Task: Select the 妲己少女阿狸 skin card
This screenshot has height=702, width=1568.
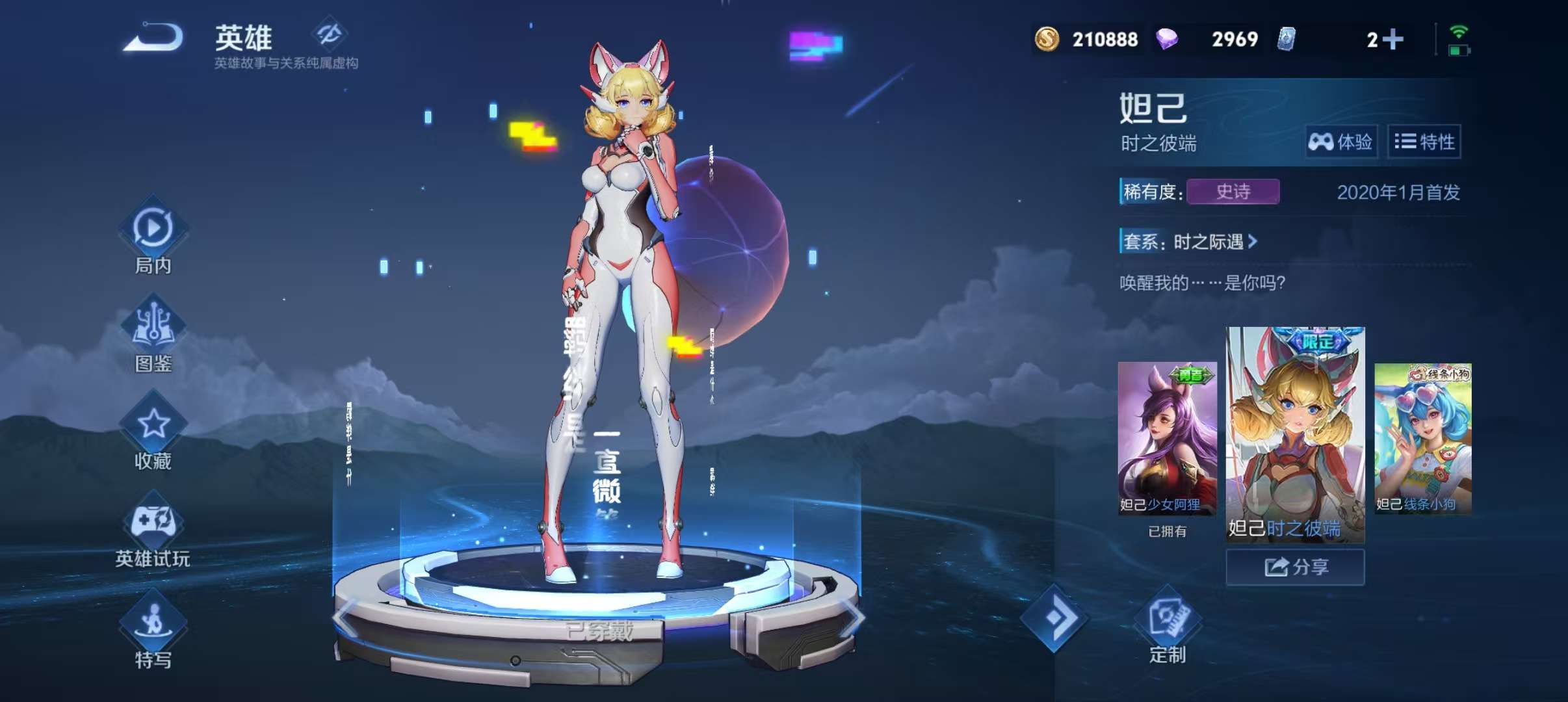Action: click(x=1167, y=439)
